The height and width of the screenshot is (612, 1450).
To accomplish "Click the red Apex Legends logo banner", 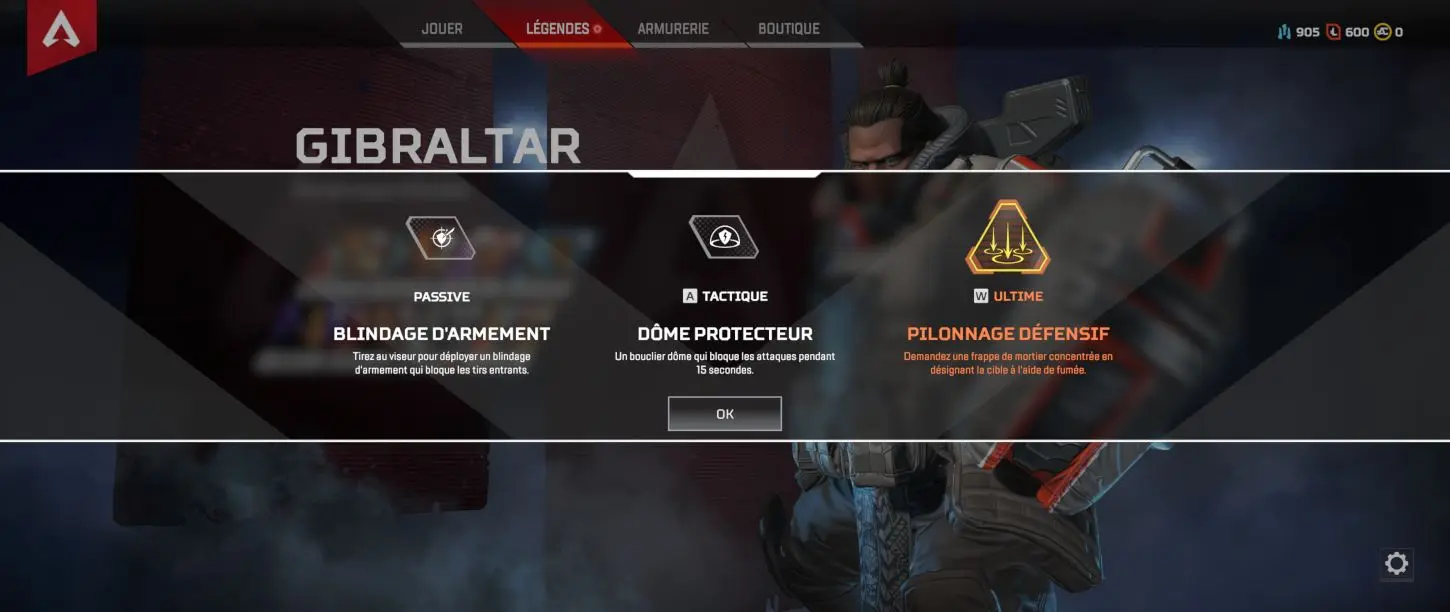I will [x=62, y=33].
